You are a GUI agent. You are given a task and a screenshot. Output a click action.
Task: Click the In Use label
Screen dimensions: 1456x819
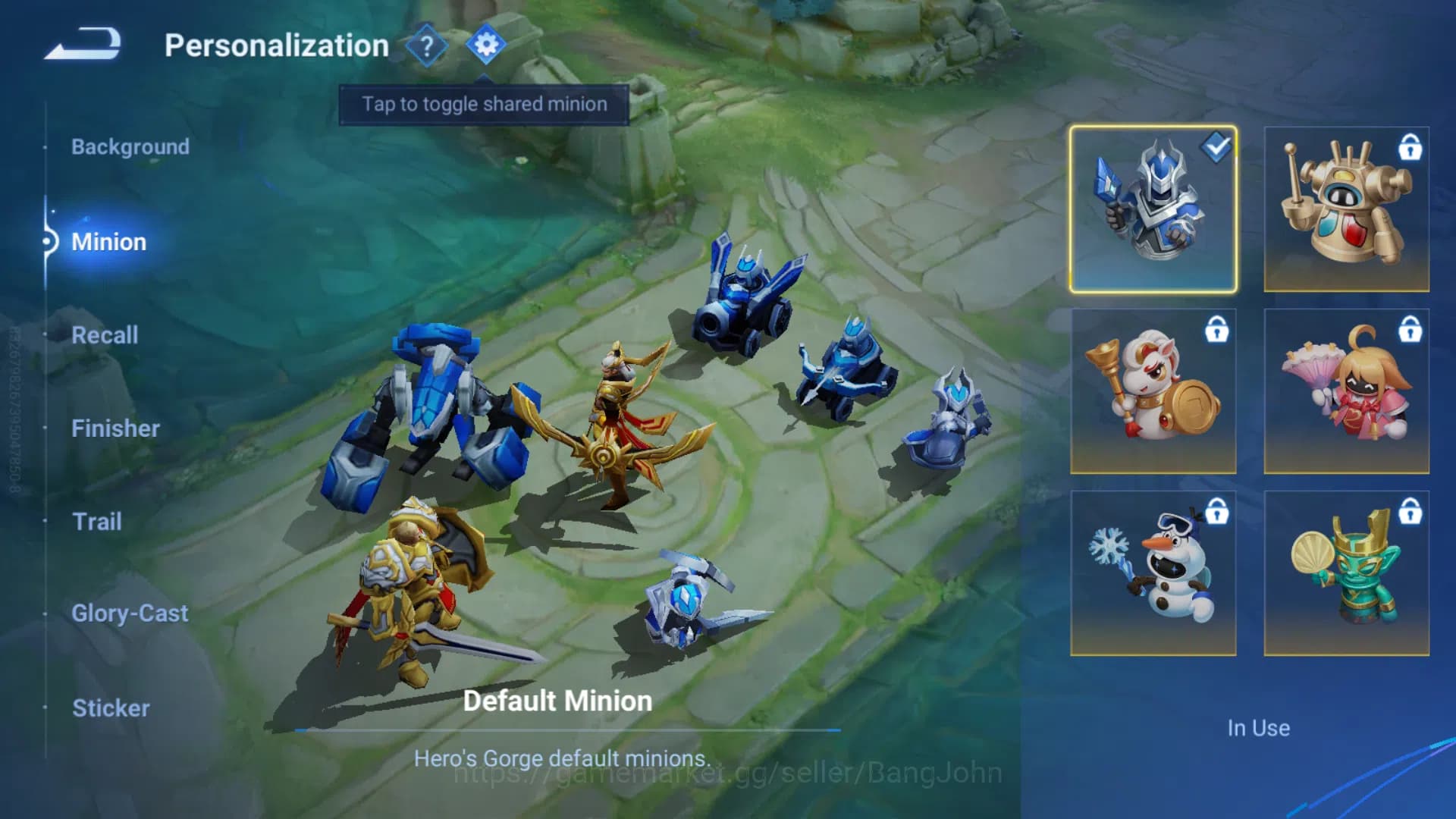pos(1259,727)
